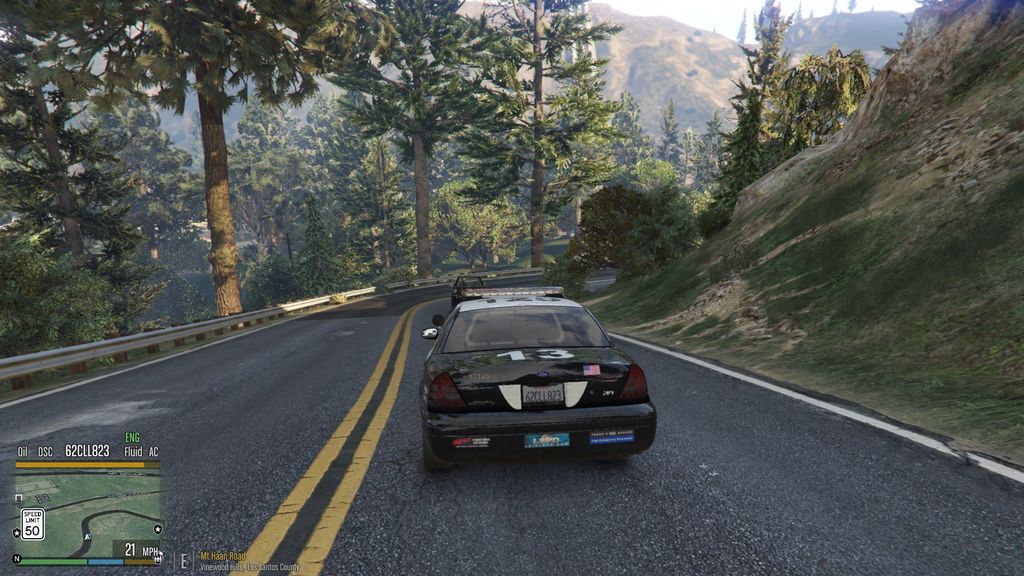Screen dimensions: 1024x576
Task: Select the player arrow on the minimap
Action: [x=87, y=537]
